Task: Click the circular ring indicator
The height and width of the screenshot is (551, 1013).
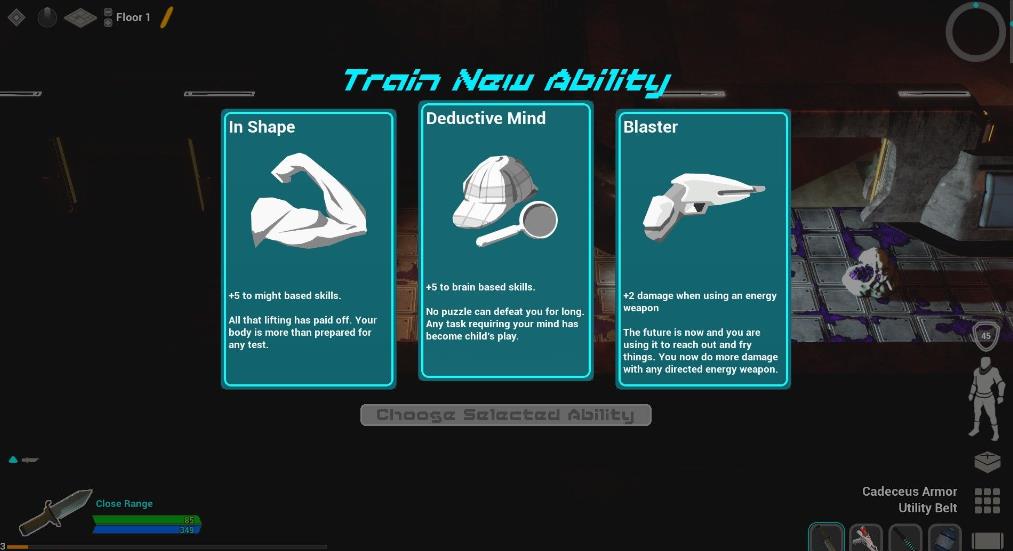Action: (x=975, y=31)
